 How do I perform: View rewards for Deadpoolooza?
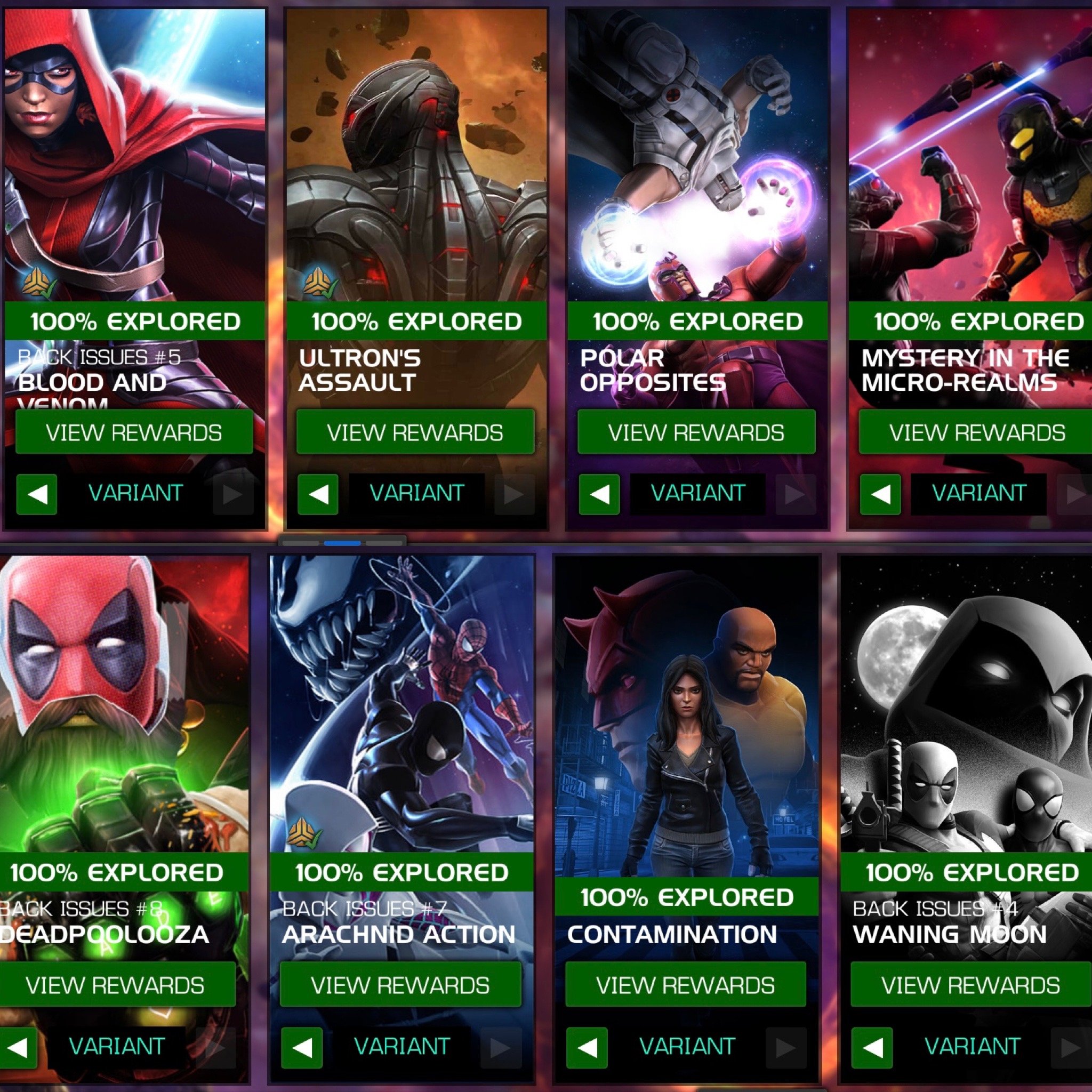(x=110, y=985)
